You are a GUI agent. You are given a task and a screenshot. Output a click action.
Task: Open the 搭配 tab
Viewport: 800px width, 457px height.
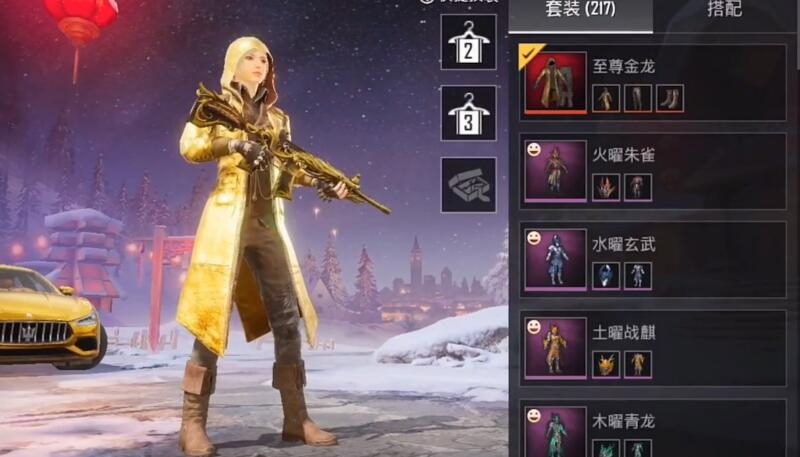(725, 12)
